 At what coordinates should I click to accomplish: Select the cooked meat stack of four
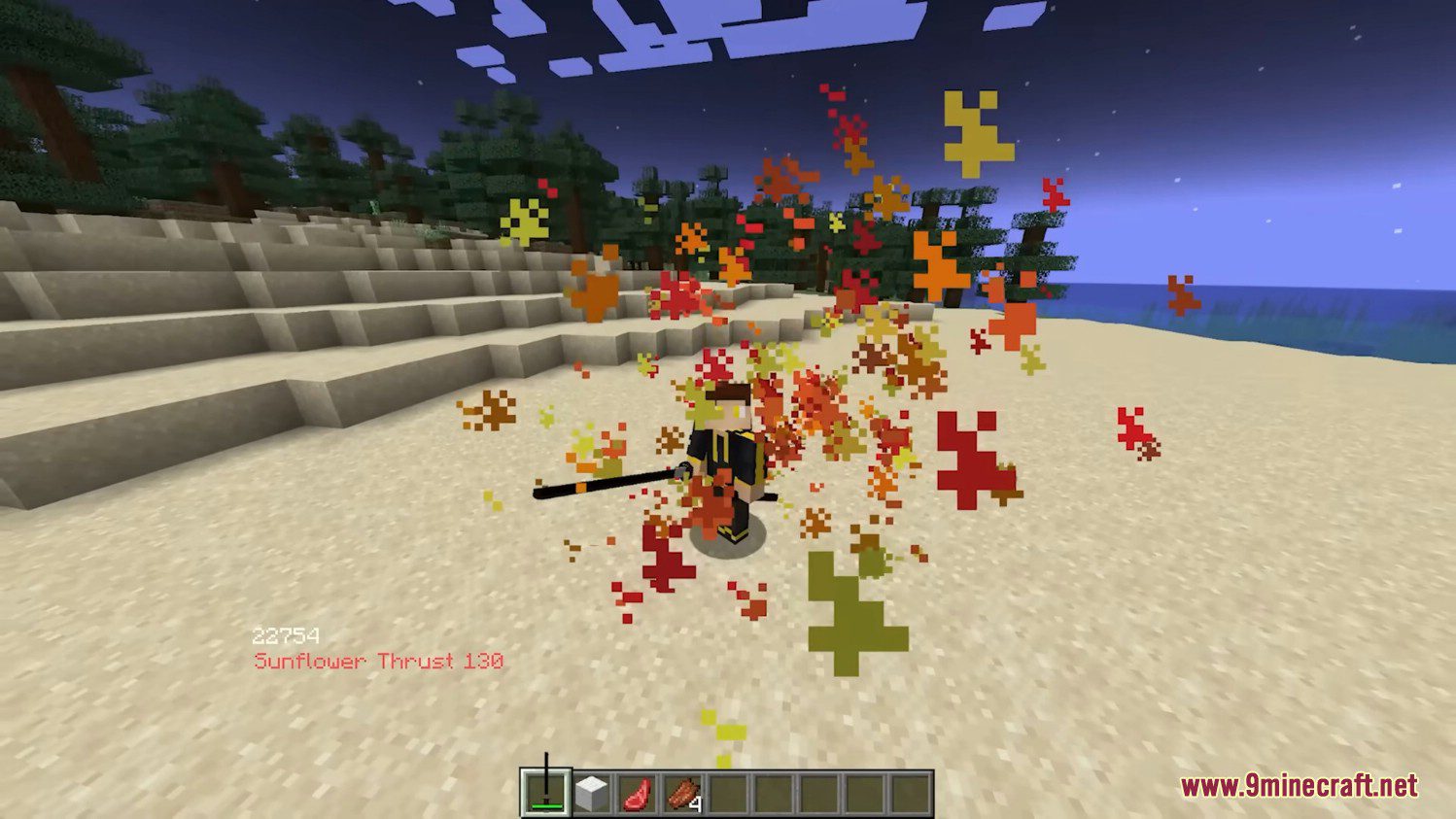coord(683,794)
